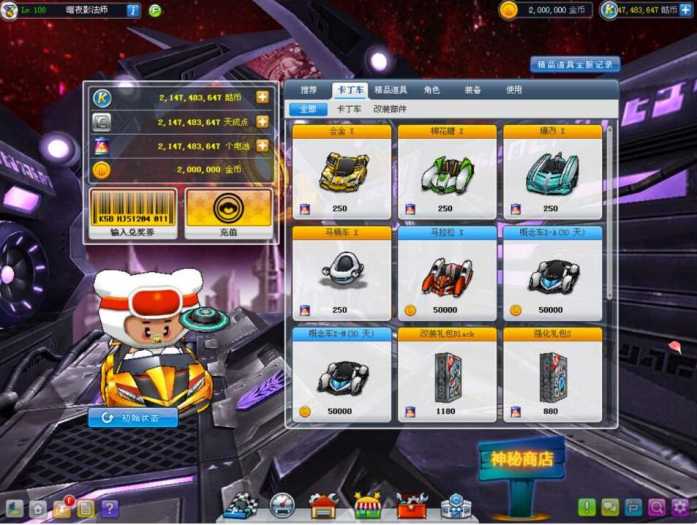
Task: Open the 精品道具全新记录 records button
Action: pos(575,64)
